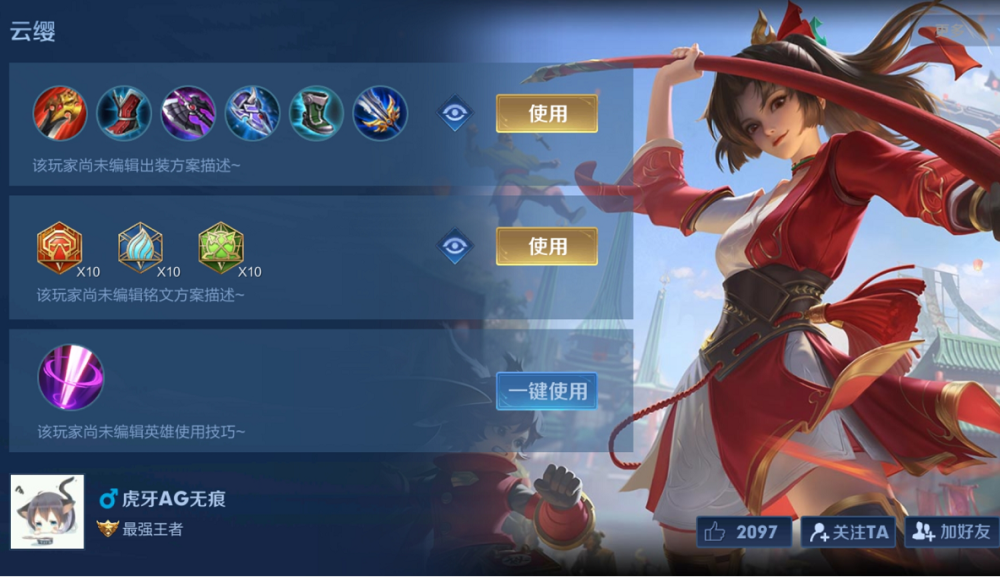Choose the red hexagon rune icon
This screenshot has width=1000, height=577.
point(59,247)
